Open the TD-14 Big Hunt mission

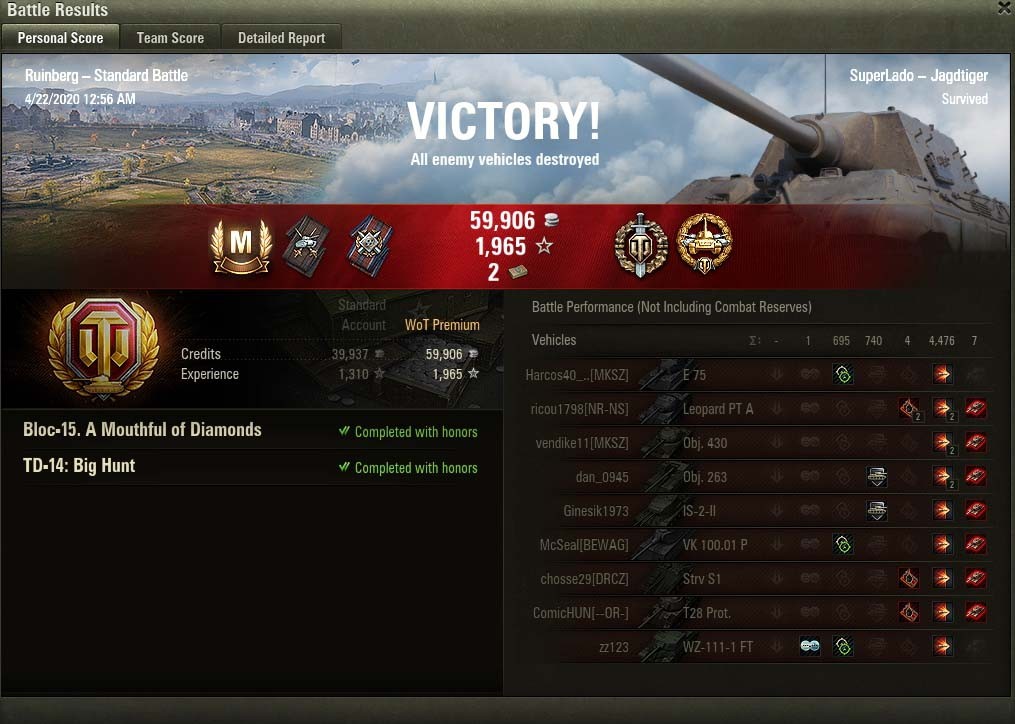click(79, 466)
